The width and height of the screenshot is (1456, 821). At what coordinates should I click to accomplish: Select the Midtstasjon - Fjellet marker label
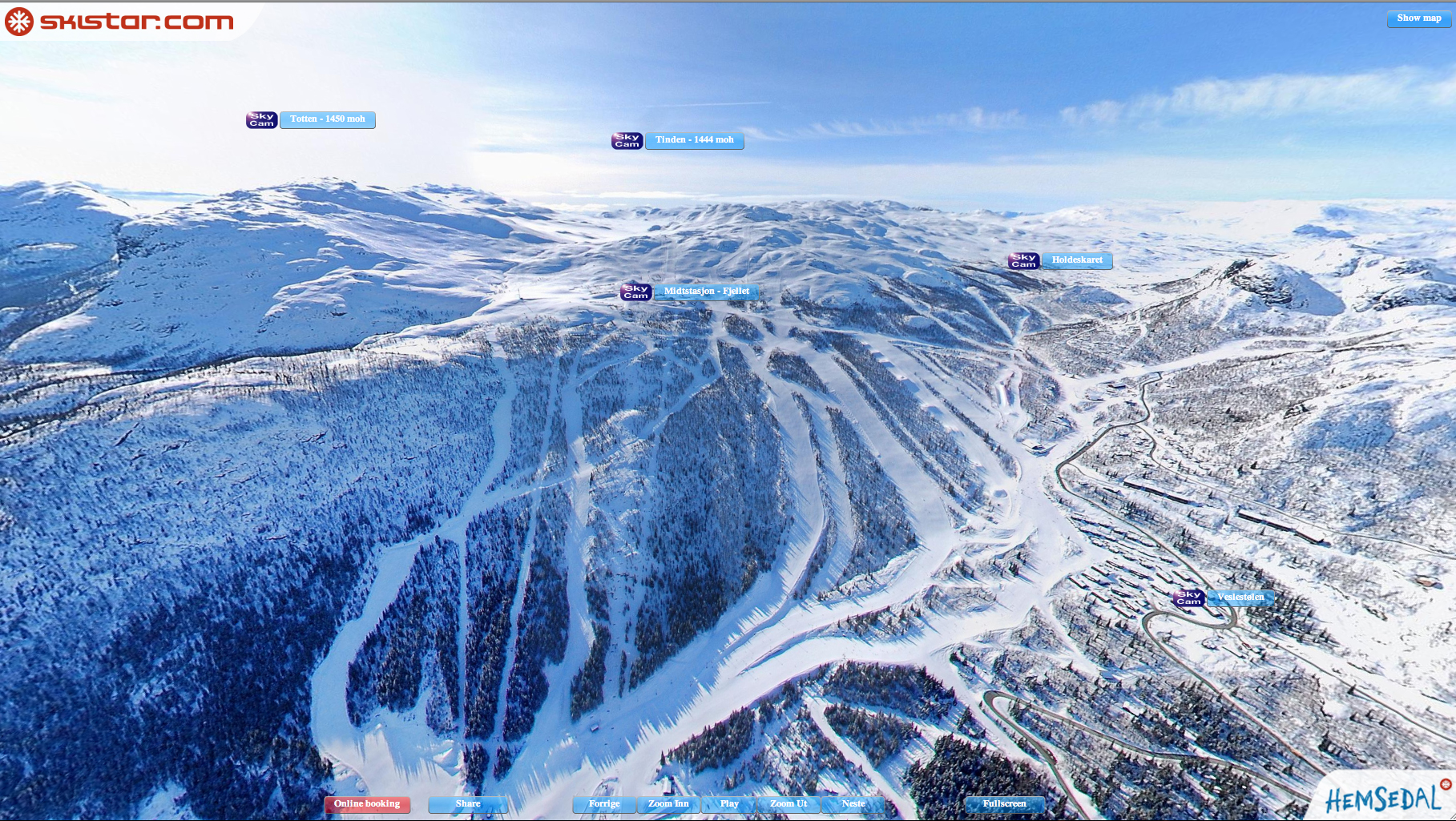click(x=706, y=292)
